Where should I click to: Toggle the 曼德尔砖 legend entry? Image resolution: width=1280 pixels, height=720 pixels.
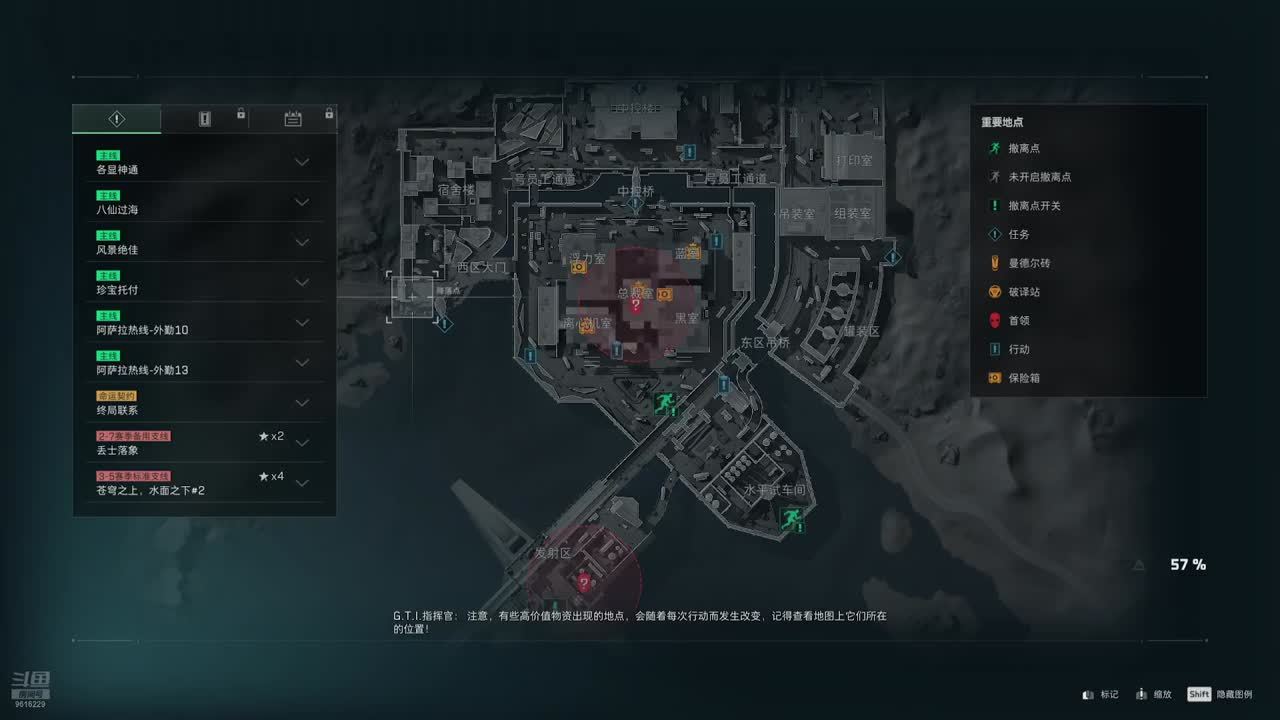(x=1028, y=263)
